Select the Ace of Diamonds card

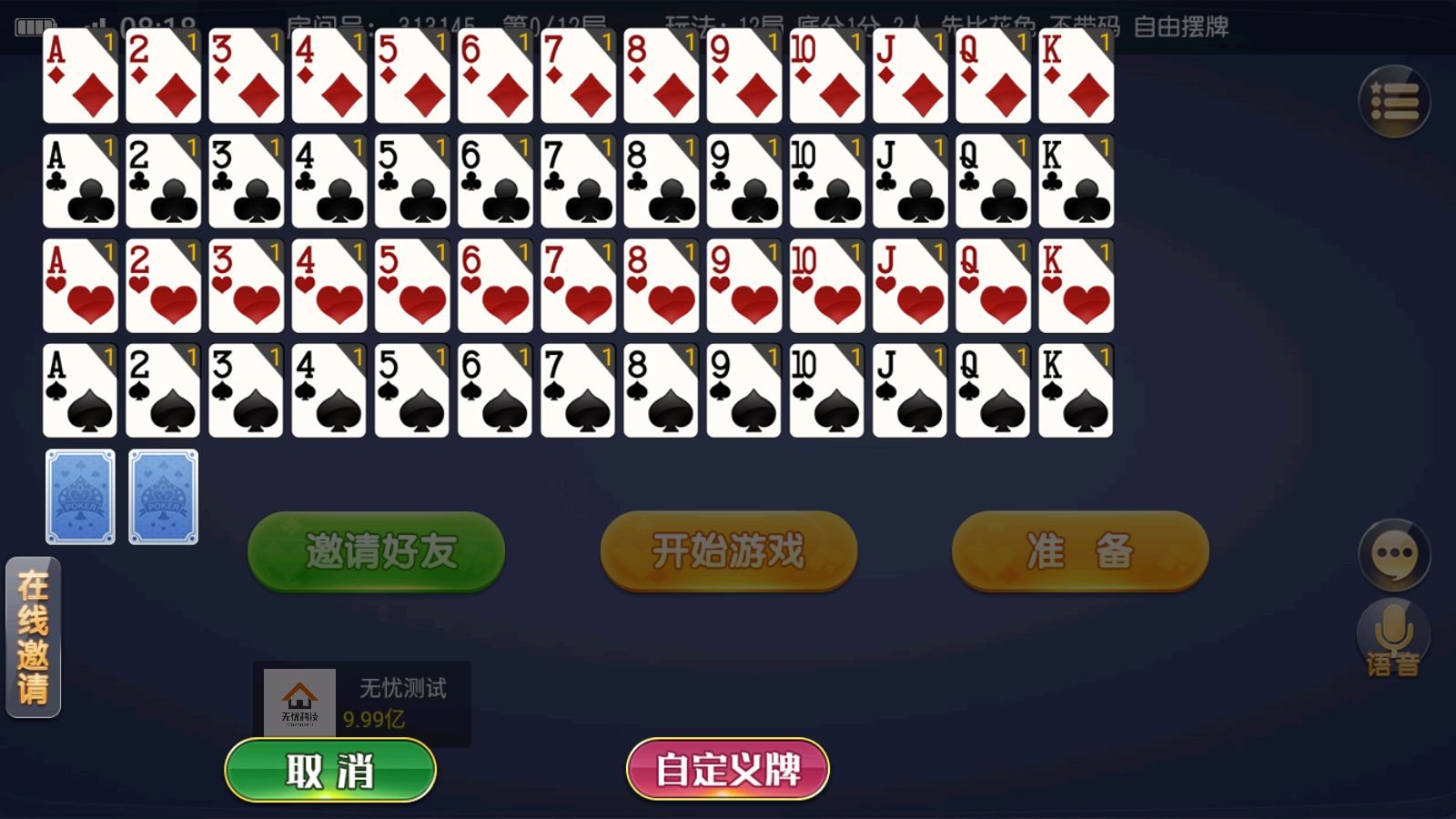78,77
